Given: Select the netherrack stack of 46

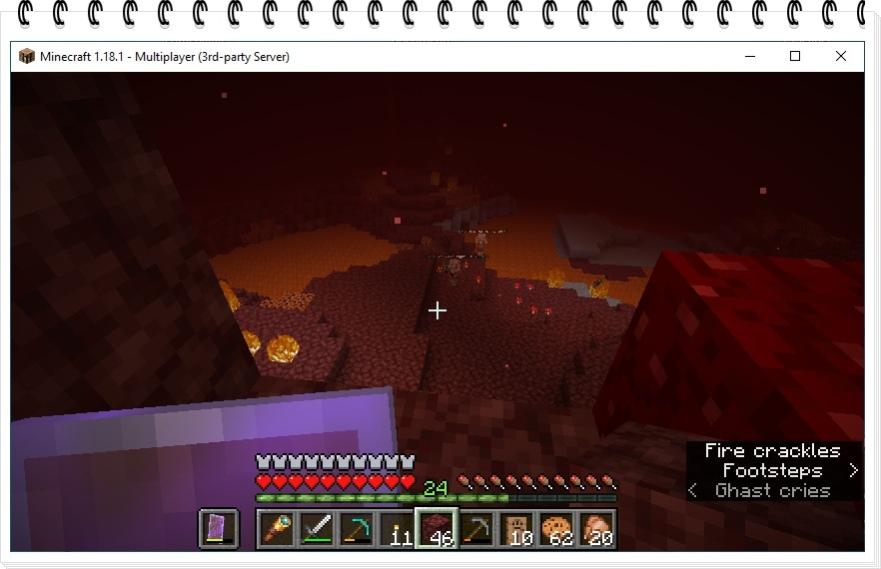Looking at the screenshot, I should [437, 528].
